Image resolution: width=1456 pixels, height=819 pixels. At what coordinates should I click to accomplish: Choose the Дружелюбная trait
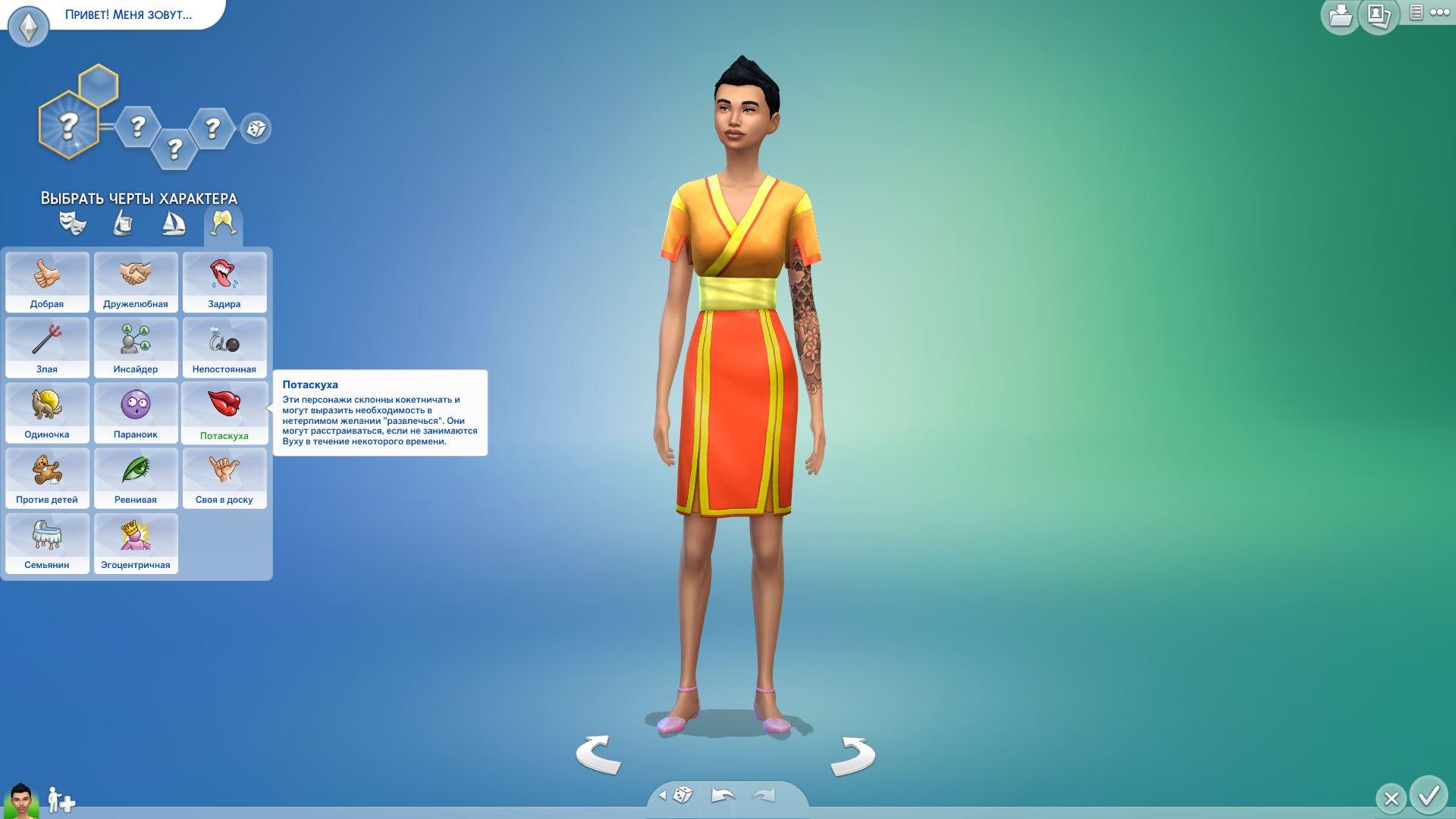(136, 282)
